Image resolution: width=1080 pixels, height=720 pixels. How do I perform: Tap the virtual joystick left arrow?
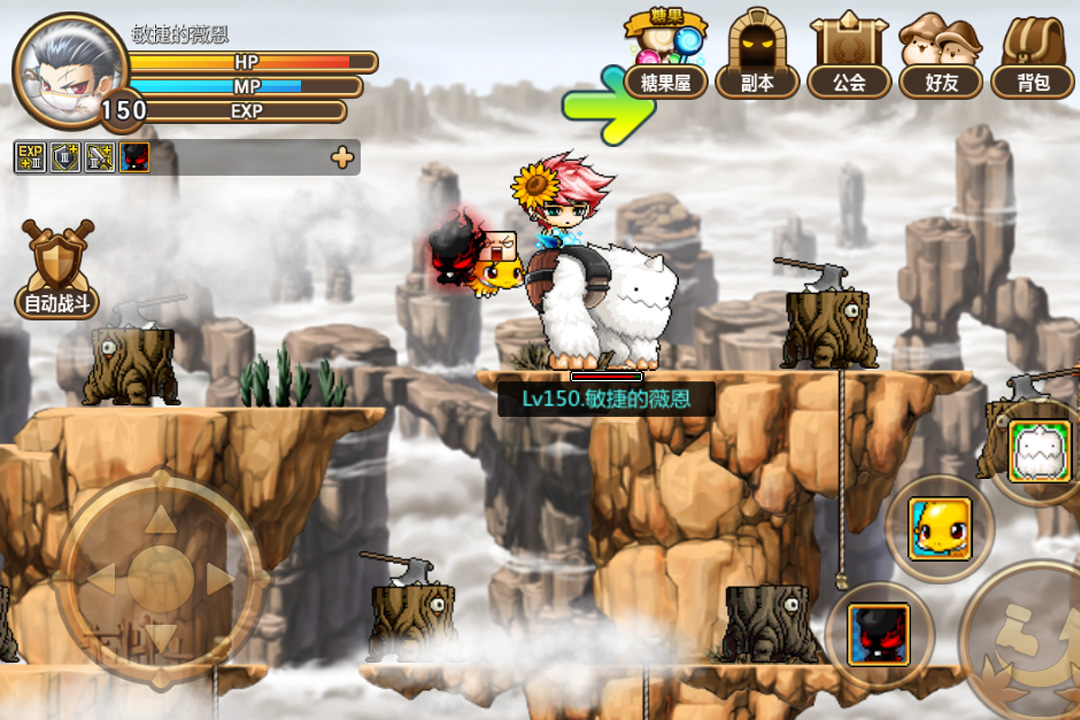click(102, 578)
